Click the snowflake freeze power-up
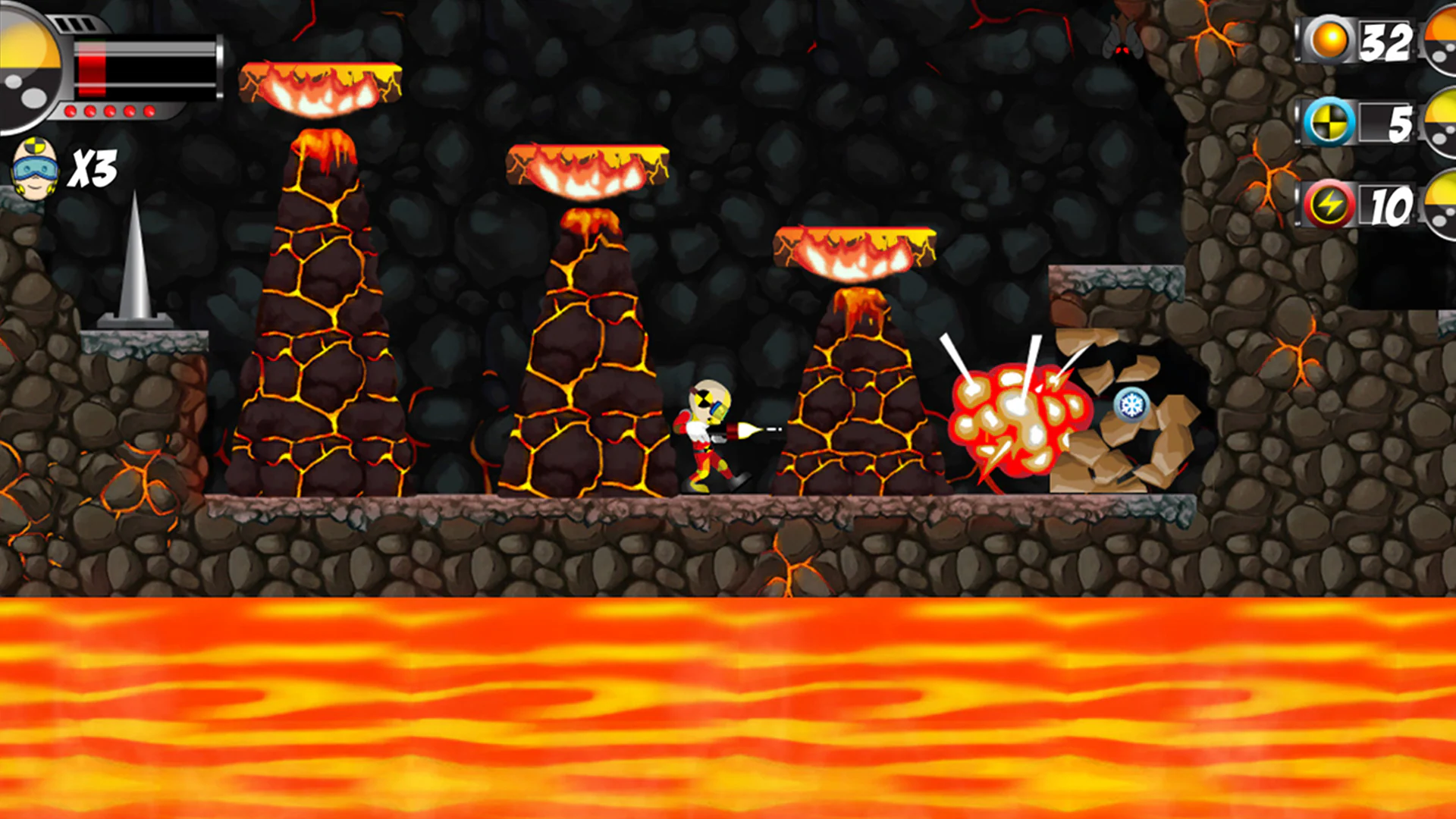This screenshot has height=819, width=1456. click(1131, 405)
